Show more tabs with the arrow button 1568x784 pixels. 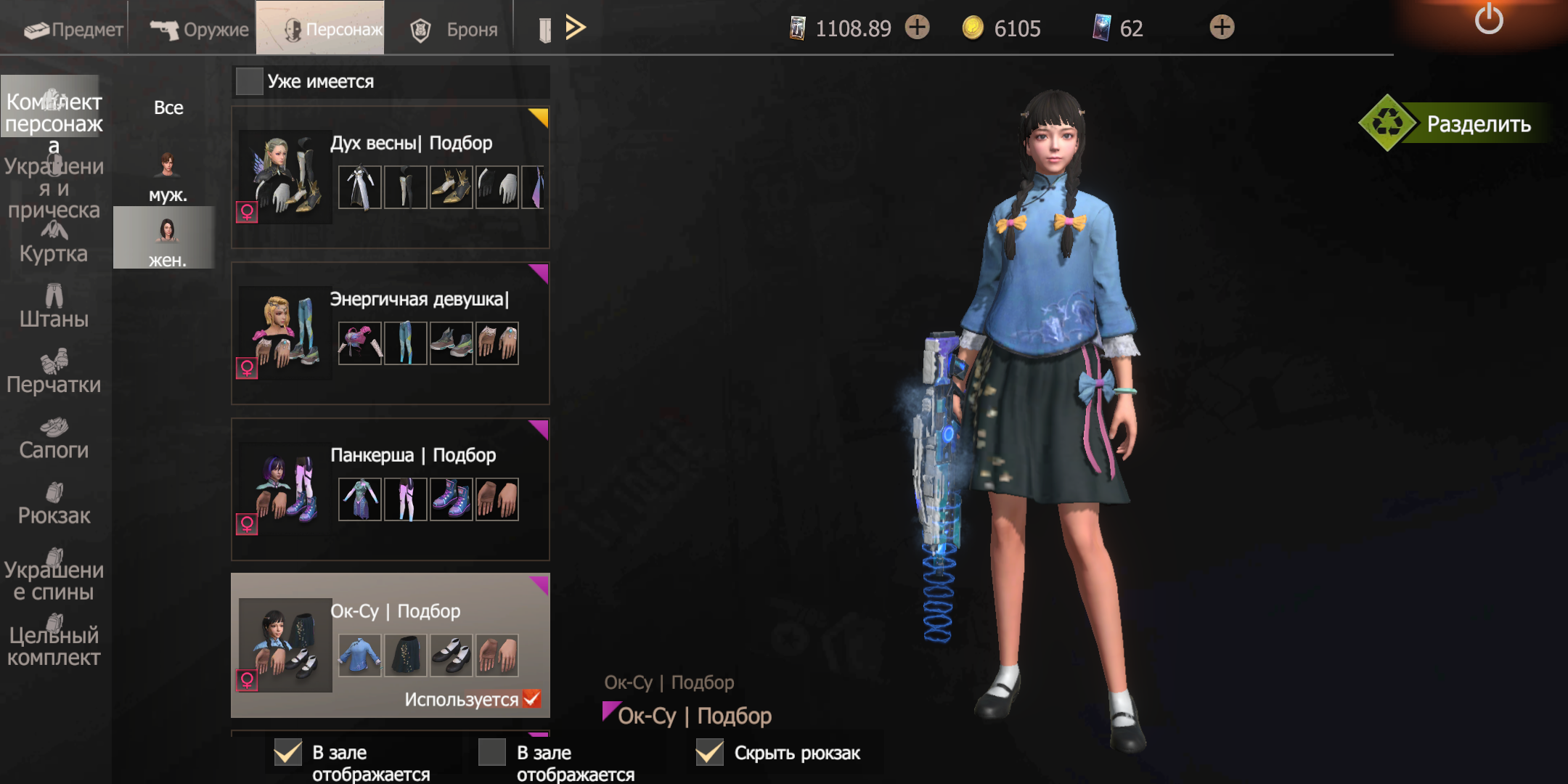575,28
